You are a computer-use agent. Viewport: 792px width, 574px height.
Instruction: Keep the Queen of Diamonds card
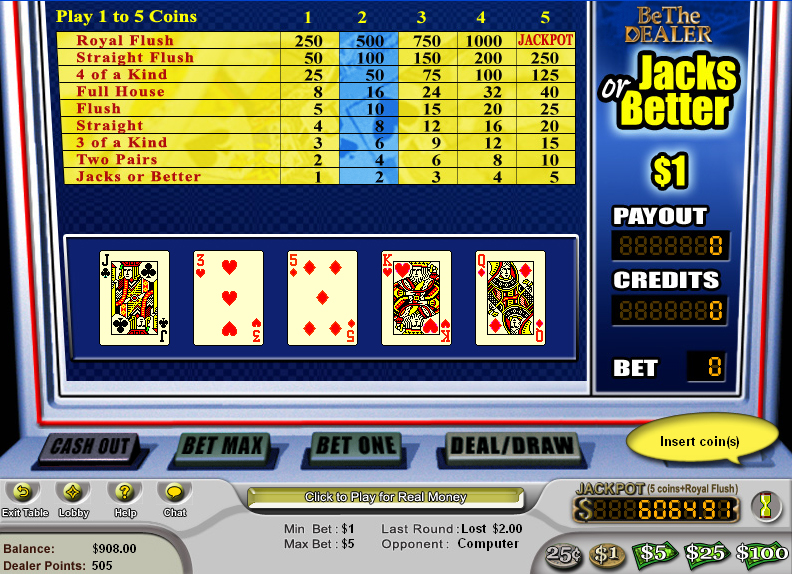coord(510,298)
